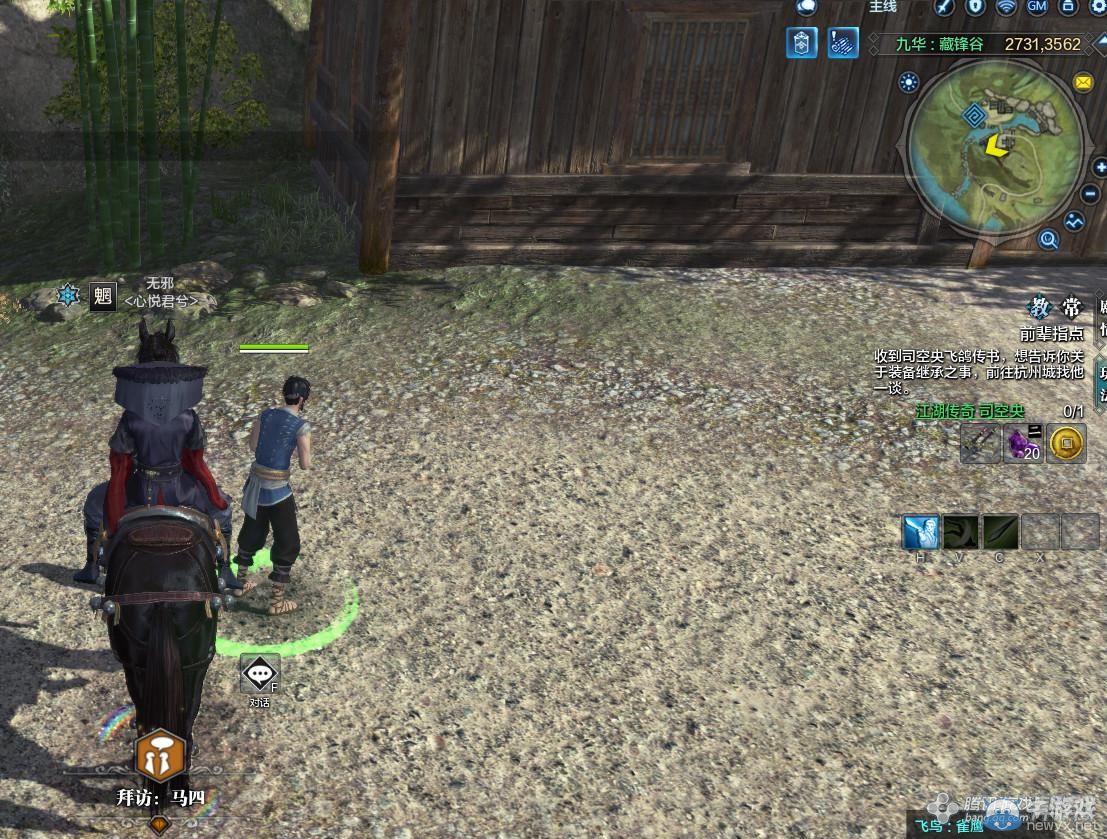Activate the blue swordsman skill on H
The width and height of the screenshot is (1107, 839).
920,532
